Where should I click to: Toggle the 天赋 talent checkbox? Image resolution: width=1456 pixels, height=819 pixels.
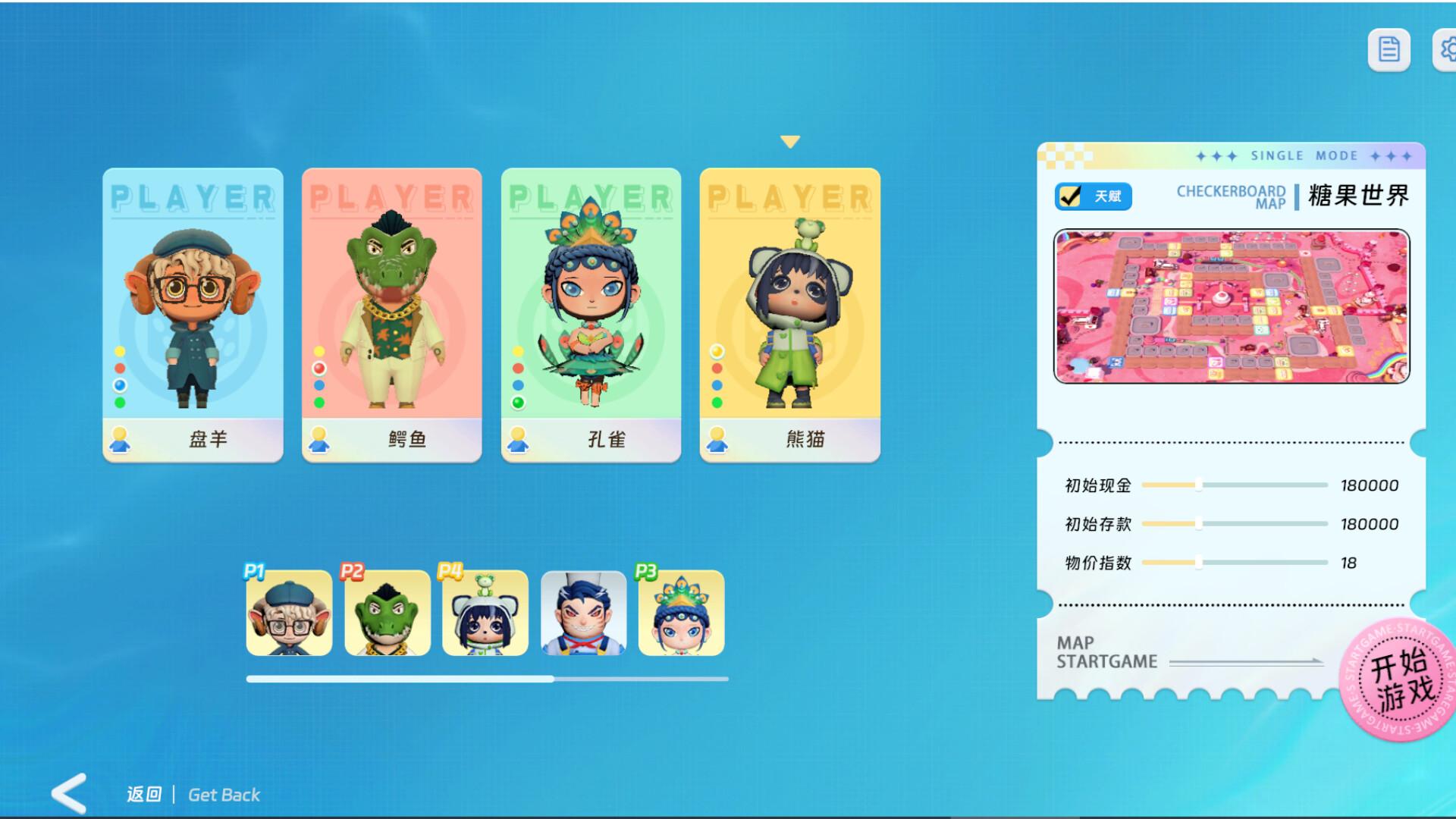click(x=1093, y=196)
